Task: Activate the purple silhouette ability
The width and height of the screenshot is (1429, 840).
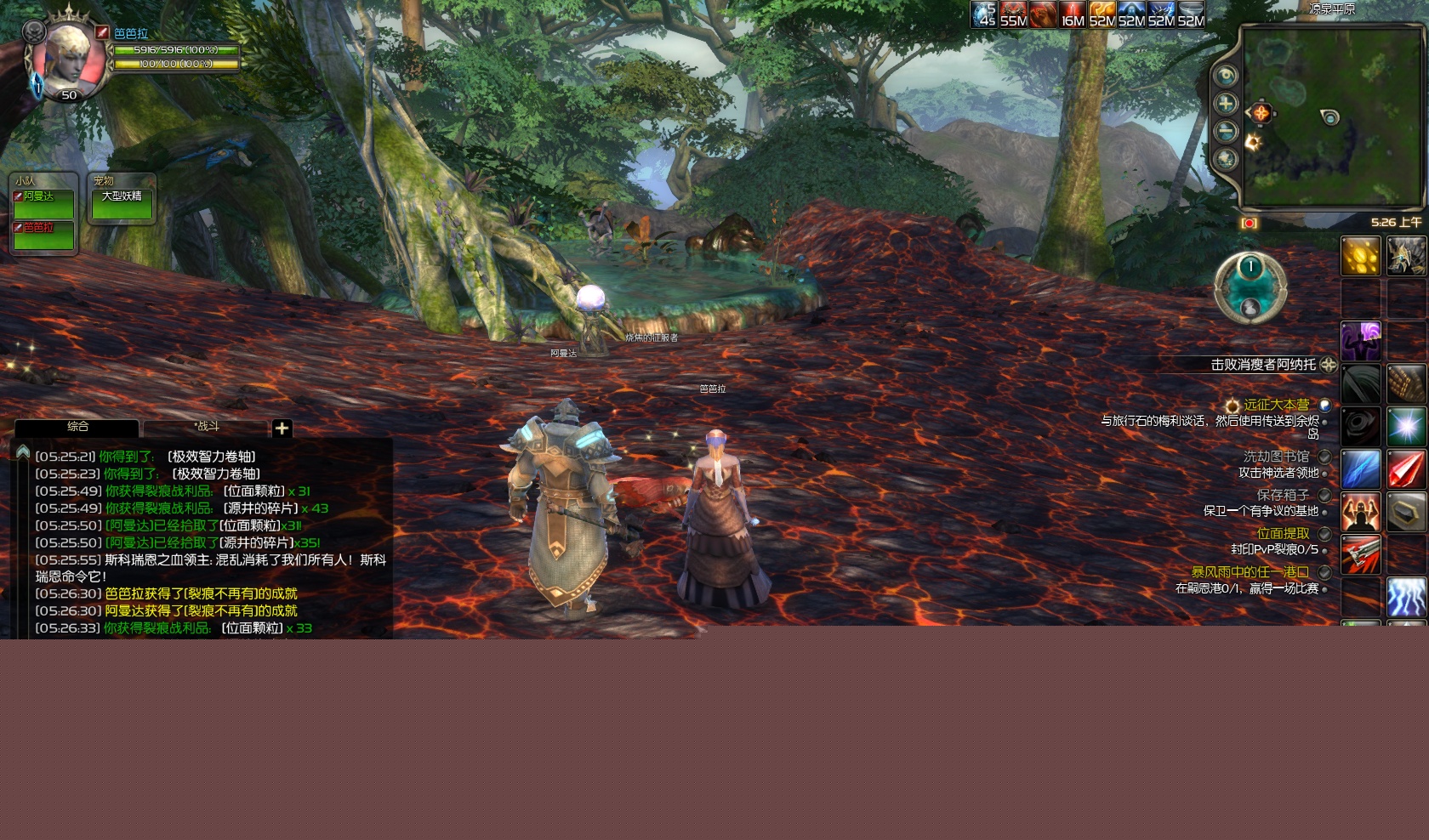Action: coord(1360,341)
